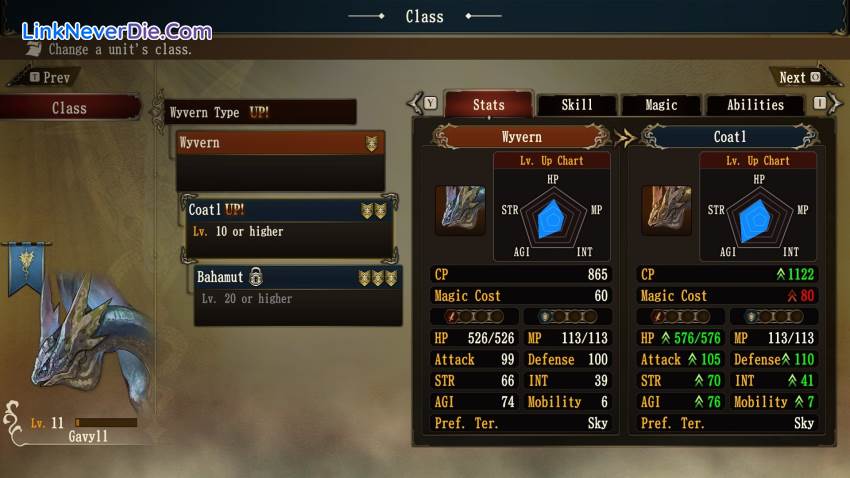
Task: Select the Class menu entry
Action: pyautogui.click(x=69, y=108)
